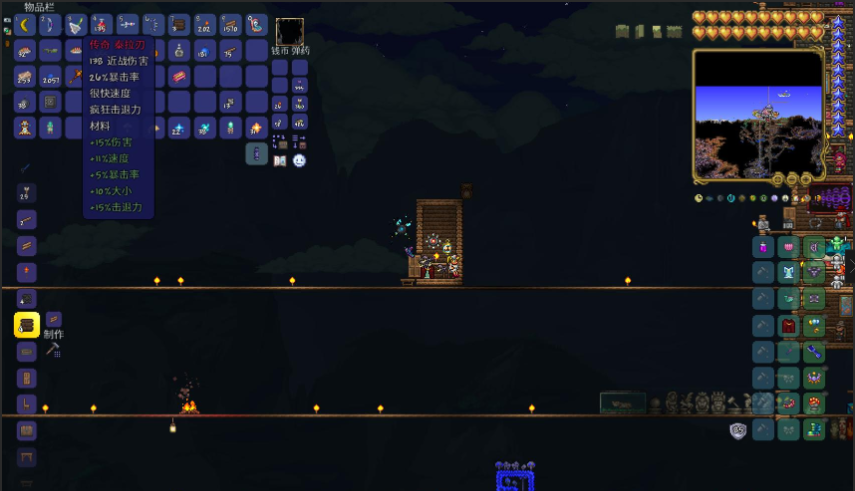Select the banana boomerang in hotbar slot one
This screenshot has height=491, width=855.
click(26, 24)
